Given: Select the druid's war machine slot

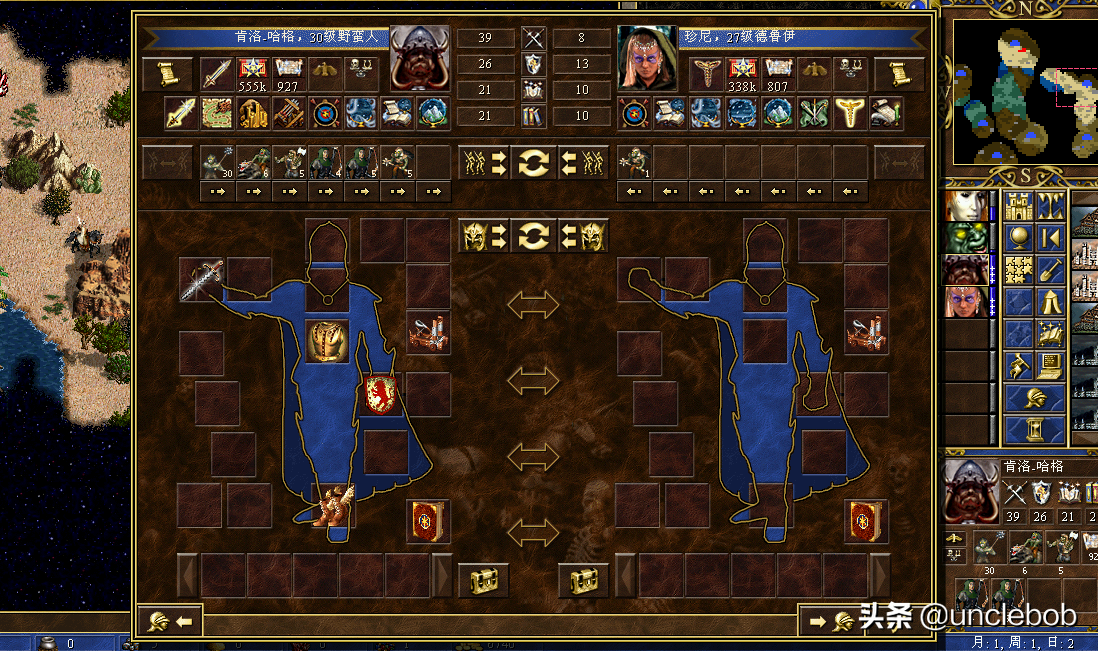Looking at the screenshot, I should [x=865, y=332].
